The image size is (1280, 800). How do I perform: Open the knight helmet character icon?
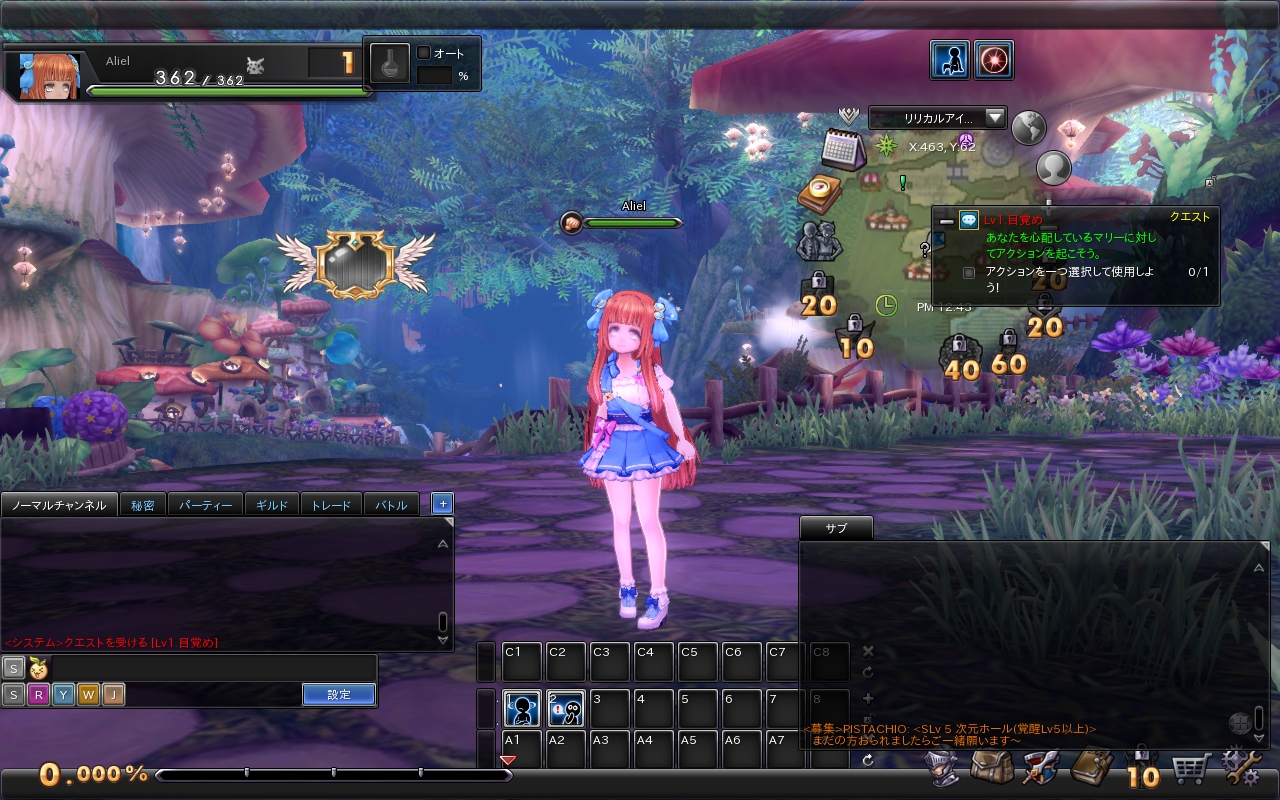point(941,769)
